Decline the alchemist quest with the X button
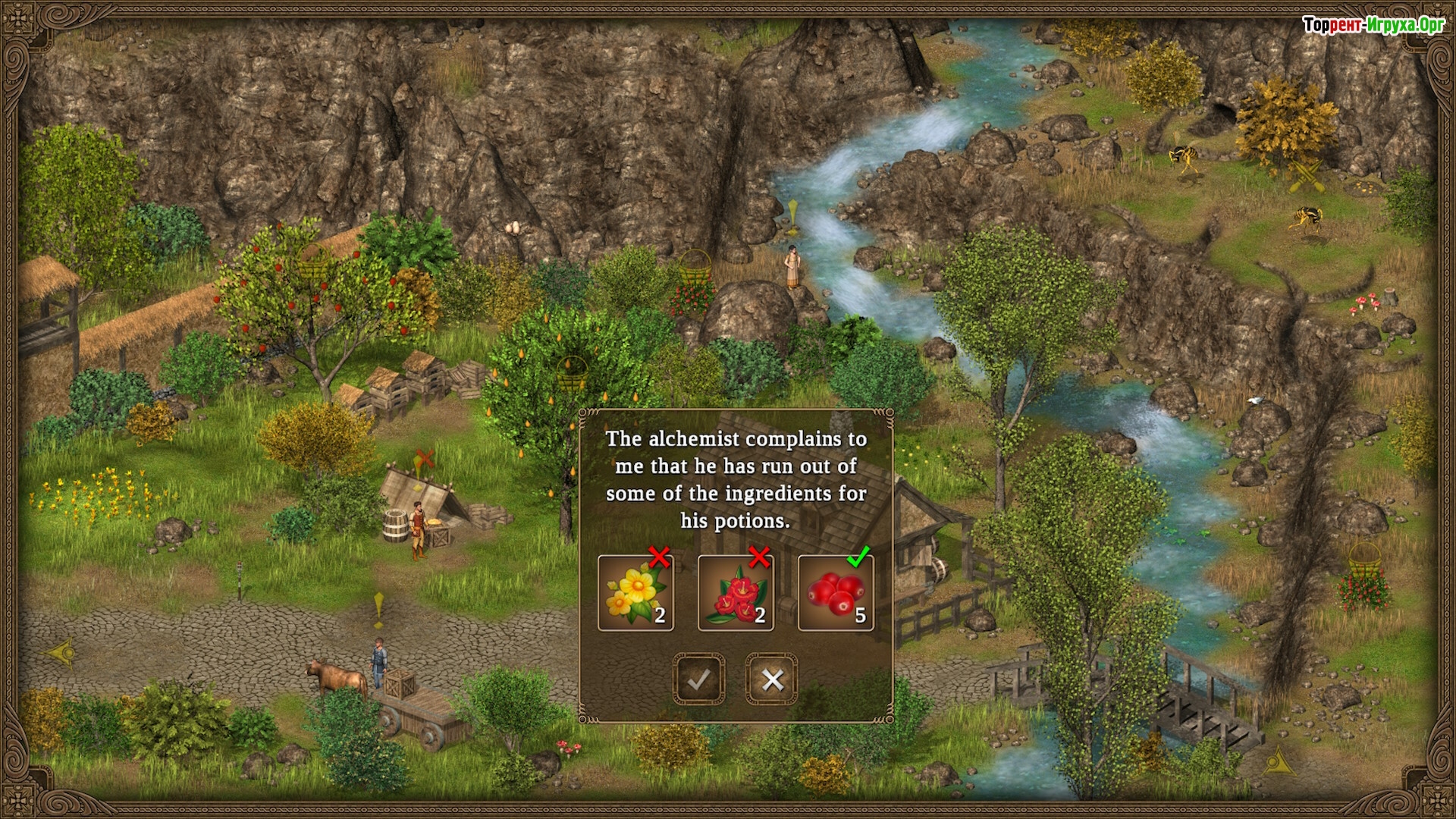Viewport: 1456px width, 819px height. click(x=772, y=679)
